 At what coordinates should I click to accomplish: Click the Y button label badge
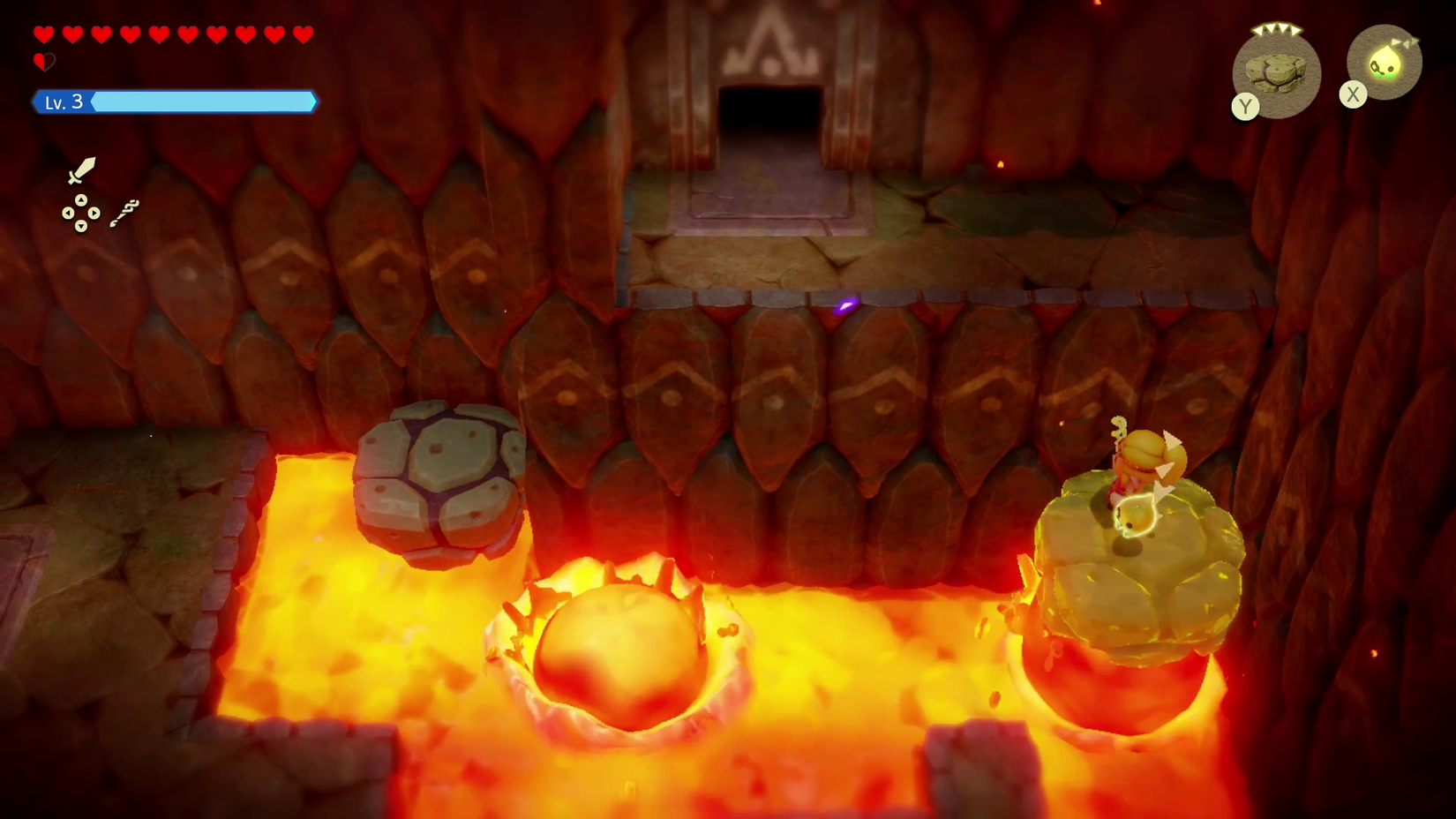pos(1246,105)
